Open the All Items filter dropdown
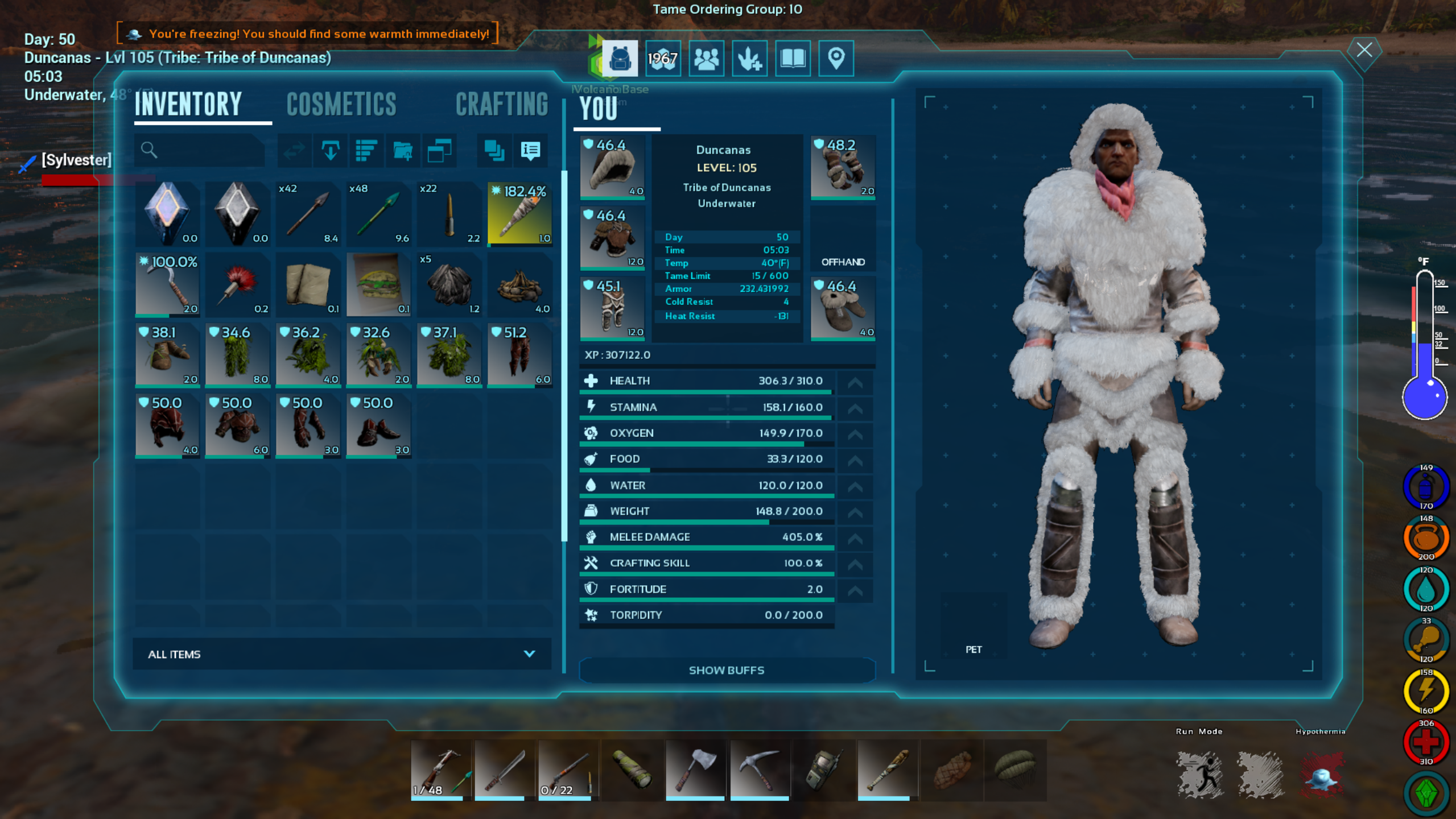The height and width of the screenshot is (819, 1456). (x=341, y=654)
